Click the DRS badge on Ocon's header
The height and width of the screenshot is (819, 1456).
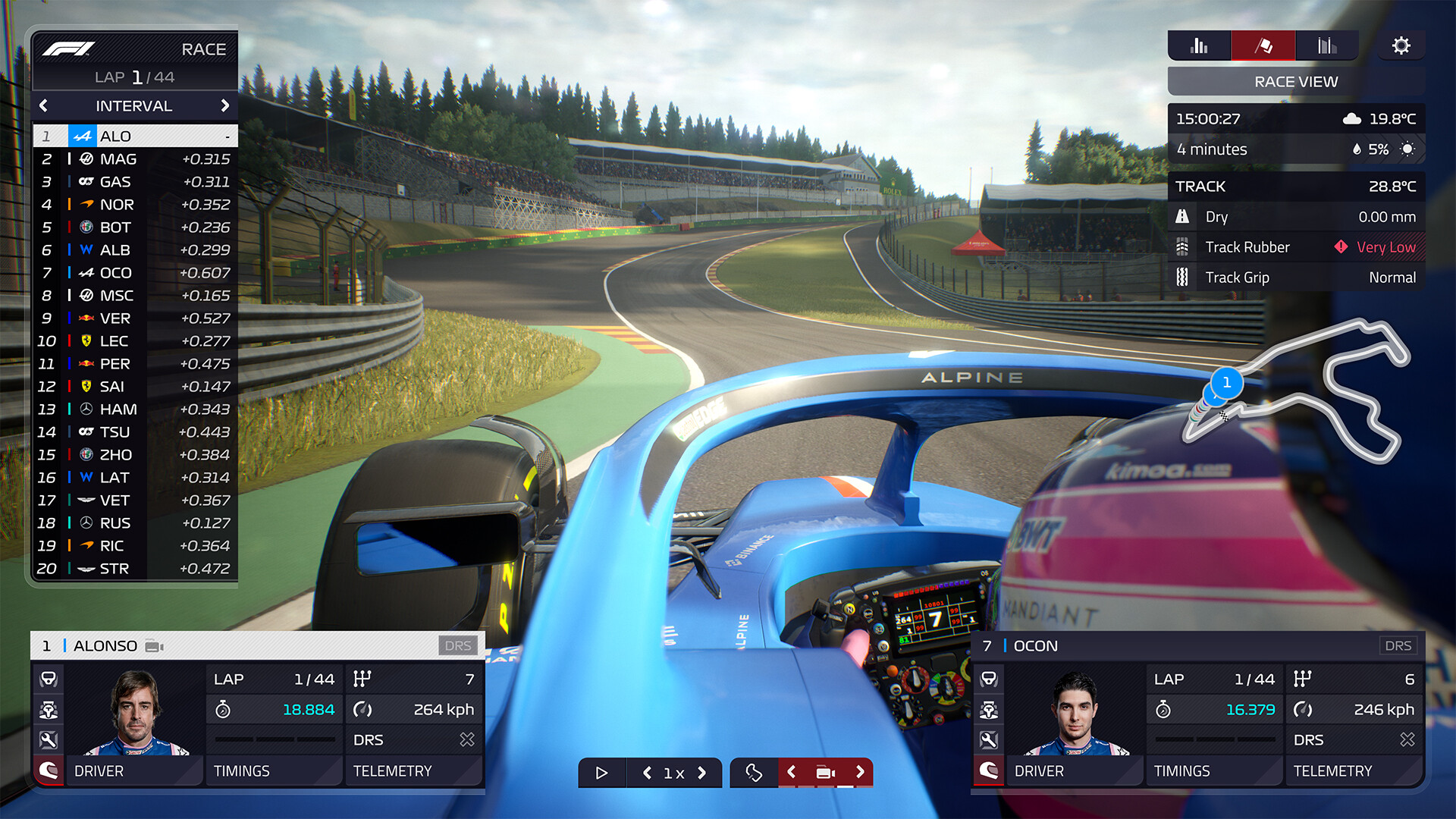(x=1399, y=645)
